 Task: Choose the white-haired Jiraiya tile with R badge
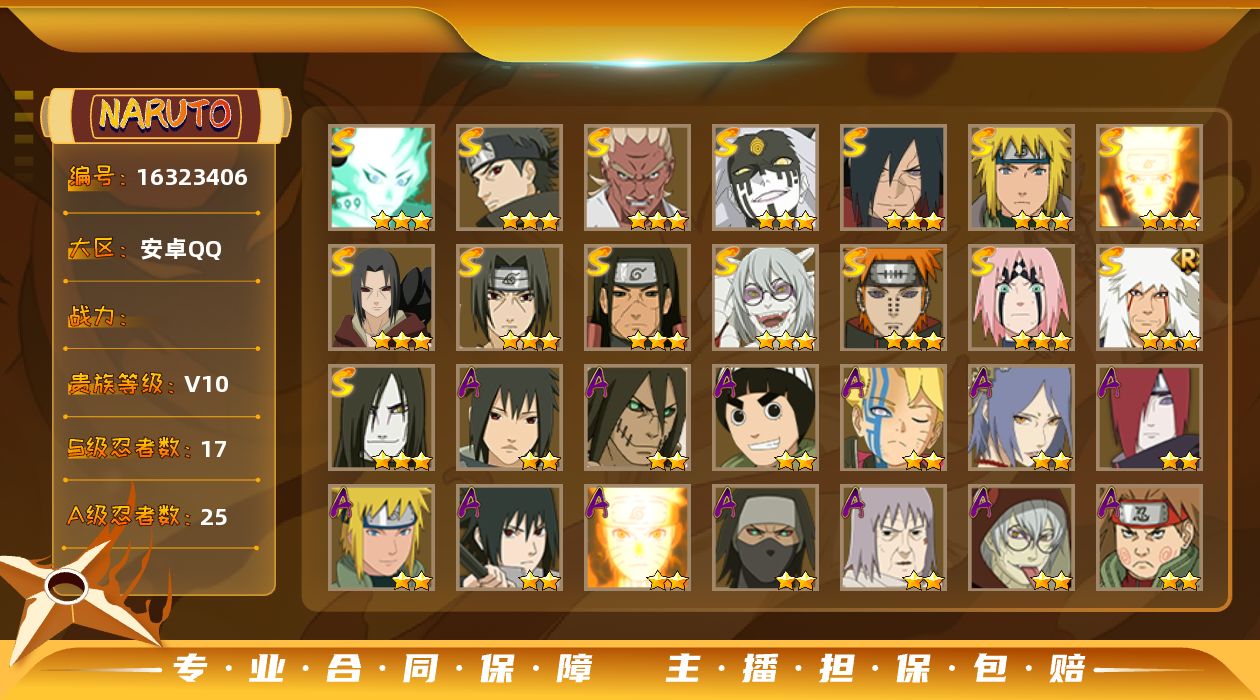click(x=1149, y=297)
